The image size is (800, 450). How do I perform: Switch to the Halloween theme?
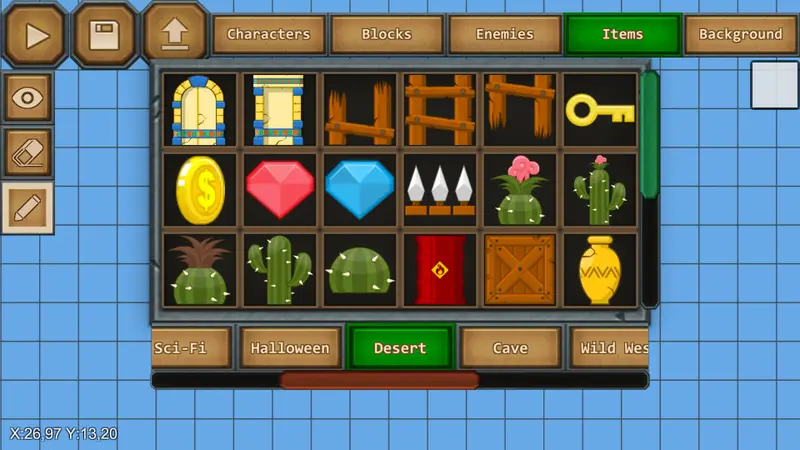pyautogui.click(x=290, y=348)
